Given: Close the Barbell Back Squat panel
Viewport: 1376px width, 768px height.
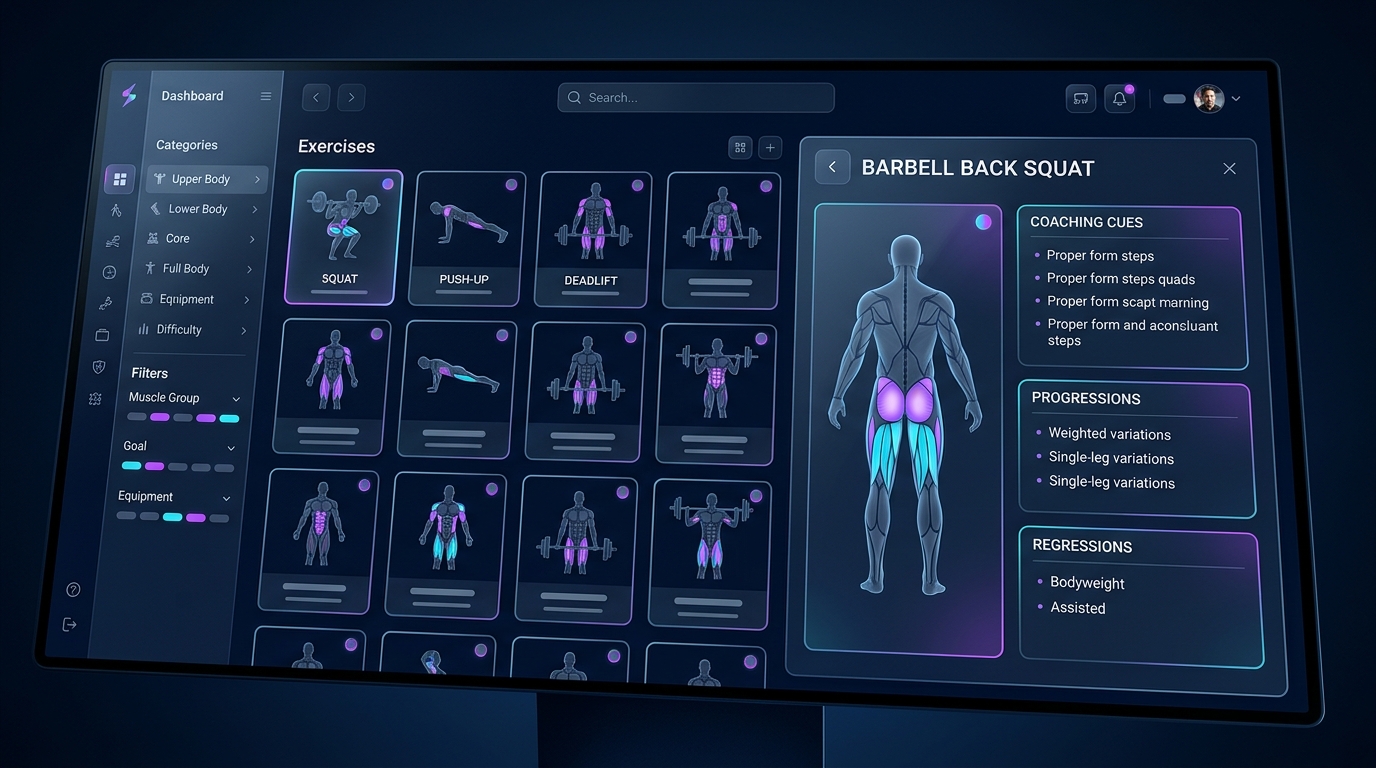Looking at the screenshot, I should tap(1229, 169).
